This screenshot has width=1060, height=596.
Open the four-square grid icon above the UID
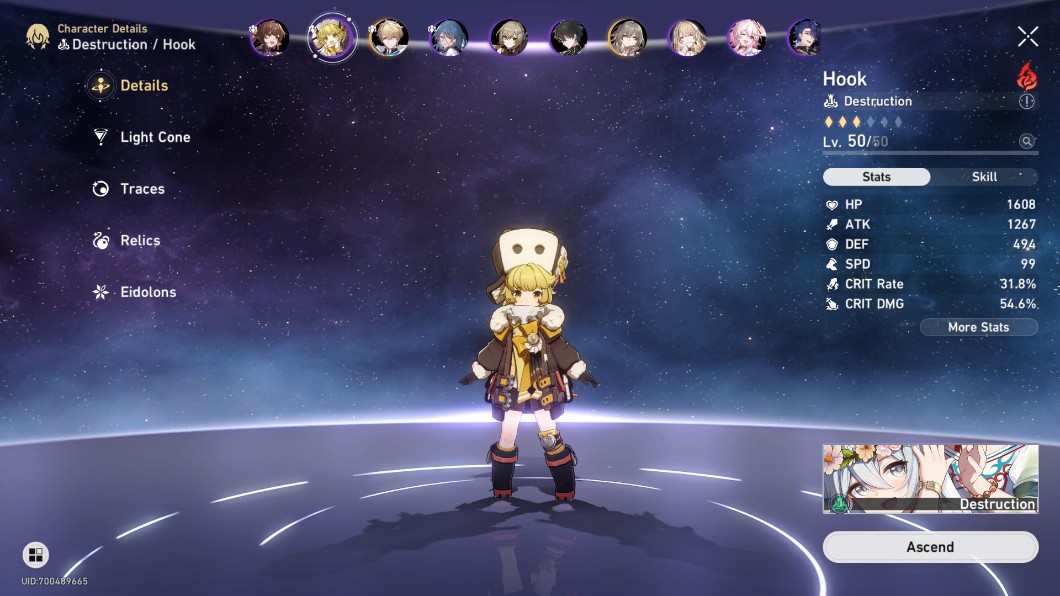pos(35,555)
